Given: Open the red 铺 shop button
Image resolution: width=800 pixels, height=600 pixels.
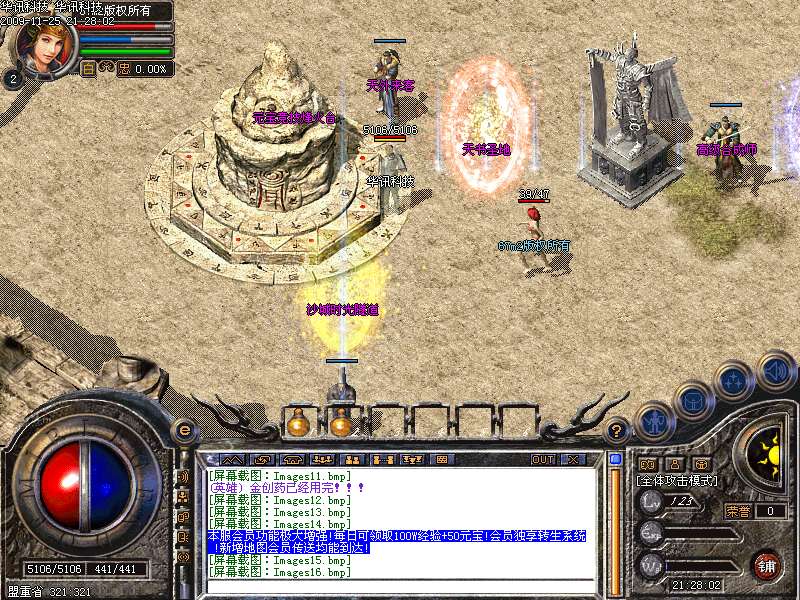Looking at the screenshot, I should pos(766,564).
